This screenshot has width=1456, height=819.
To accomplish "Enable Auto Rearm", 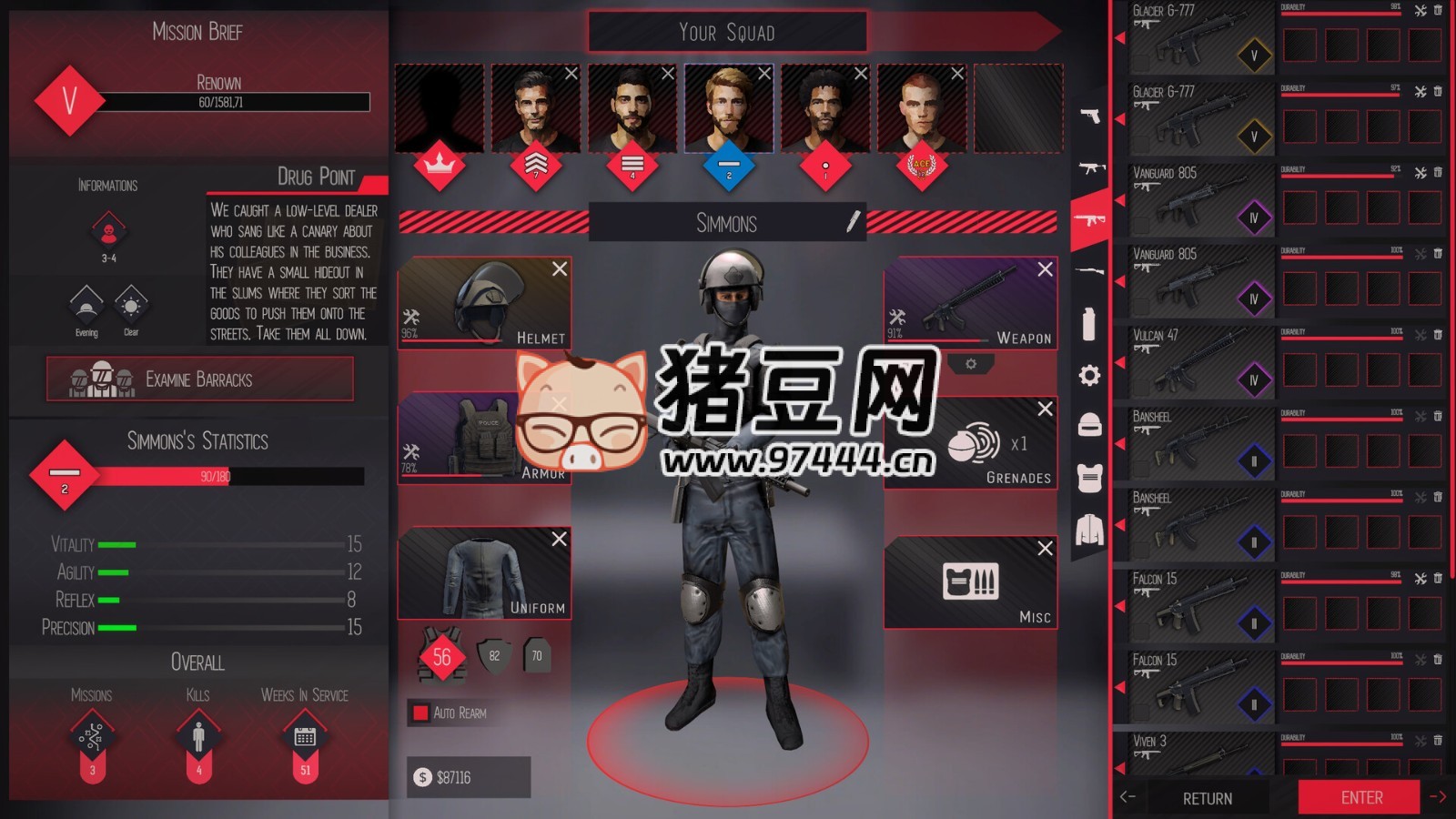I will pyautogui.click(x=420, y=714).
